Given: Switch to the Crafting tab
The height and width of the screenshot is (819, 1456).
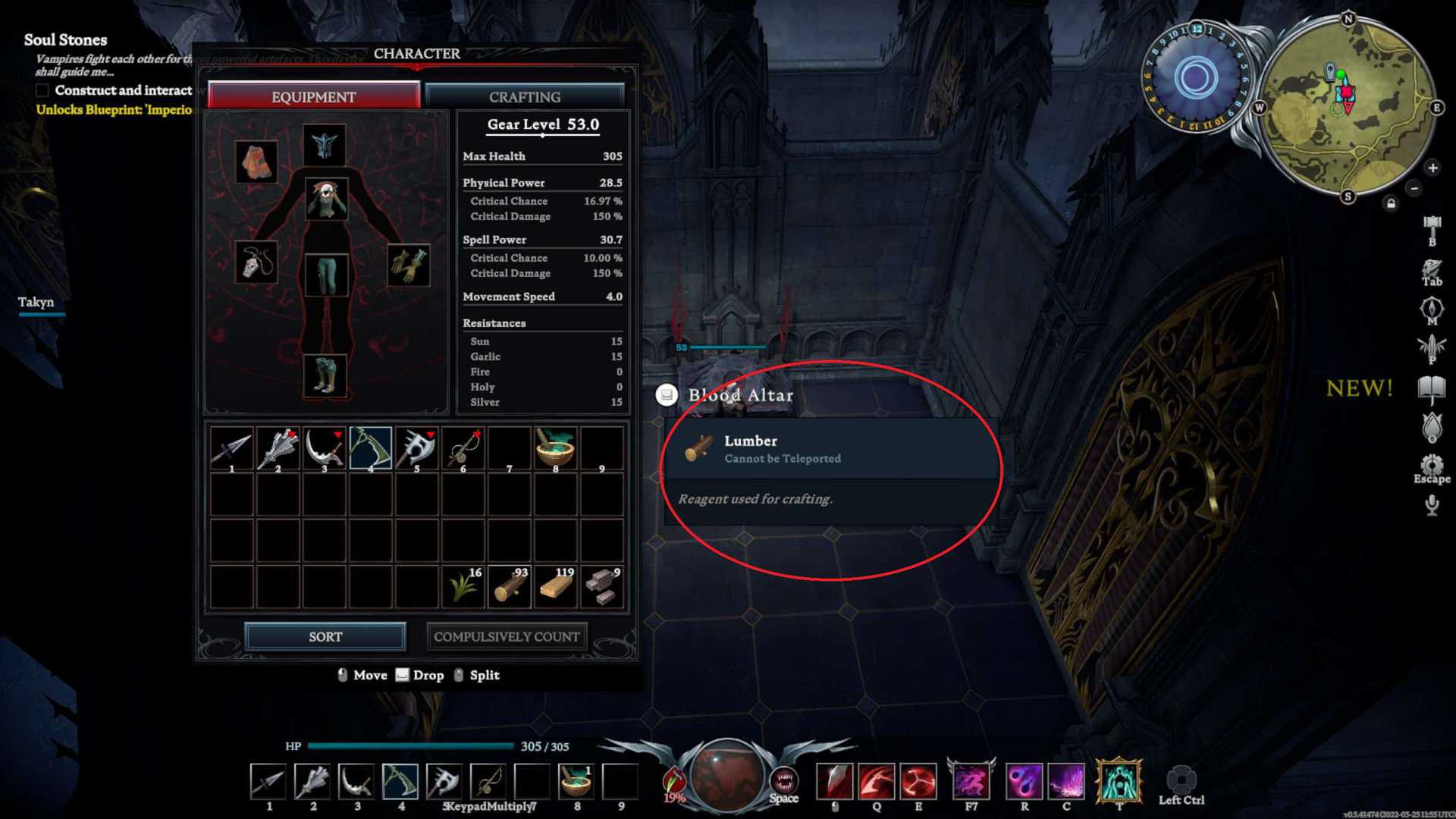Looking at the screenshot, I should coord(524,96).
